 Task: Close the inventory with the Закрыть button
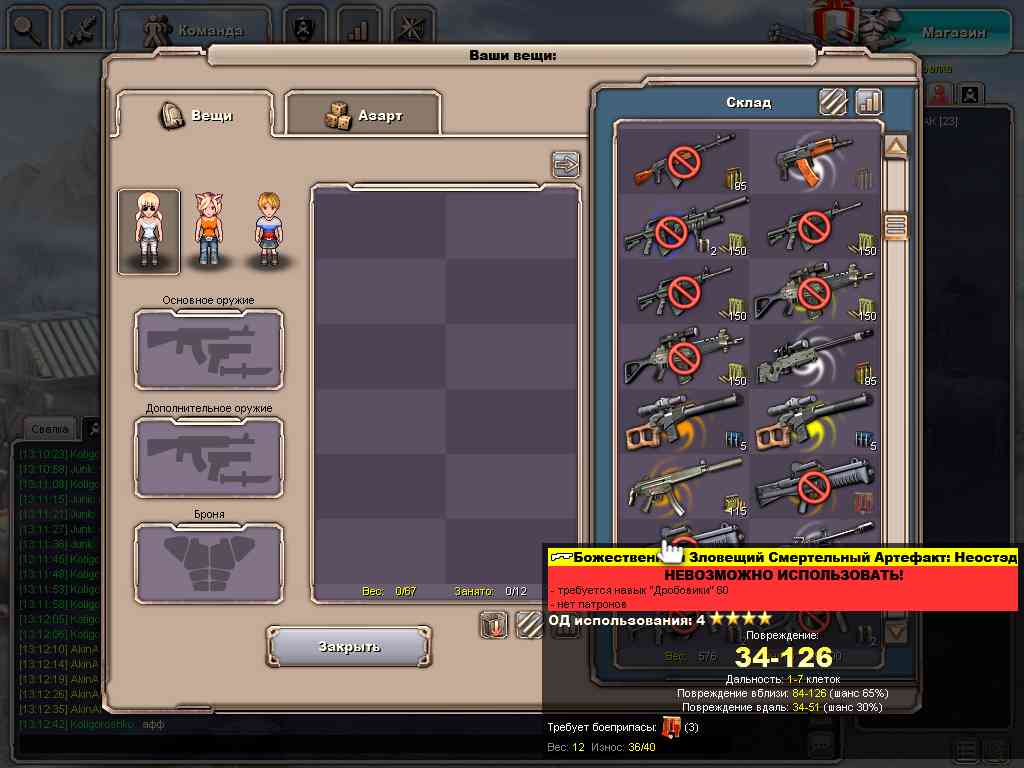click(349, 647)
